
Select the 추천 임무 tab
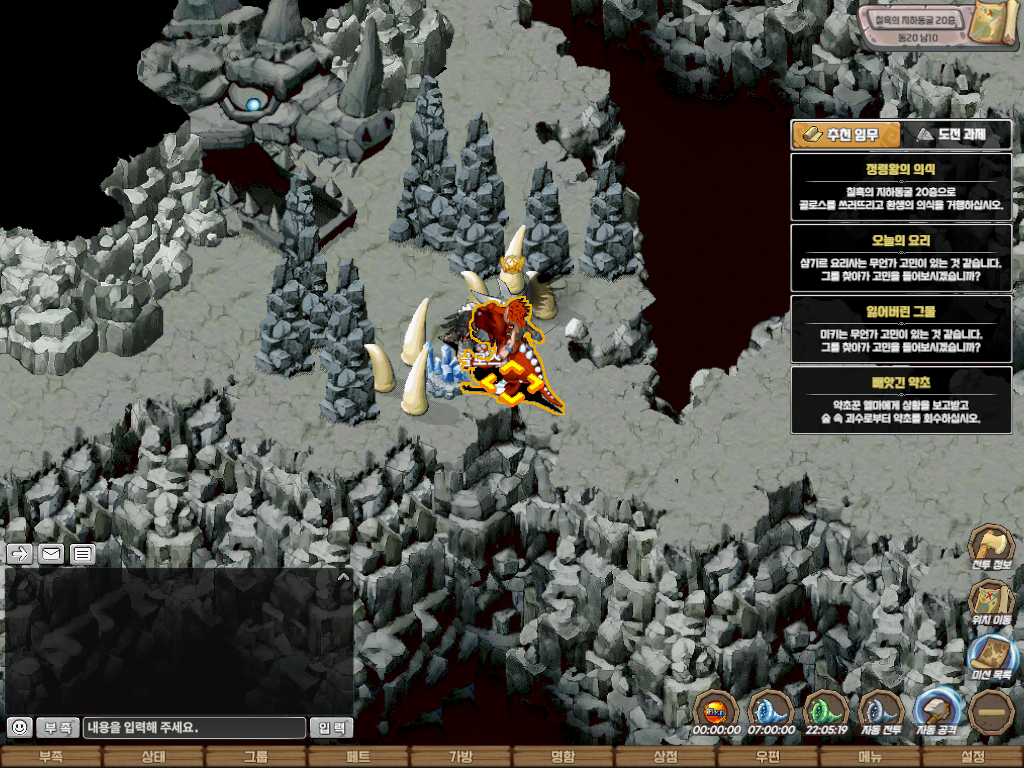pos(845,135)
